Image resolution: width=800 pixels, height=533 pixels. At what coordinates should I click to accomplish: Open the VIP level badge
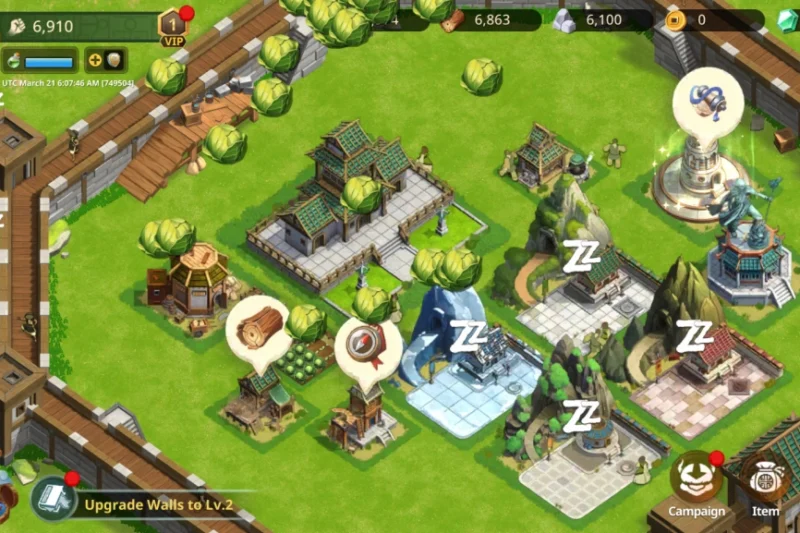coord(173,27)
